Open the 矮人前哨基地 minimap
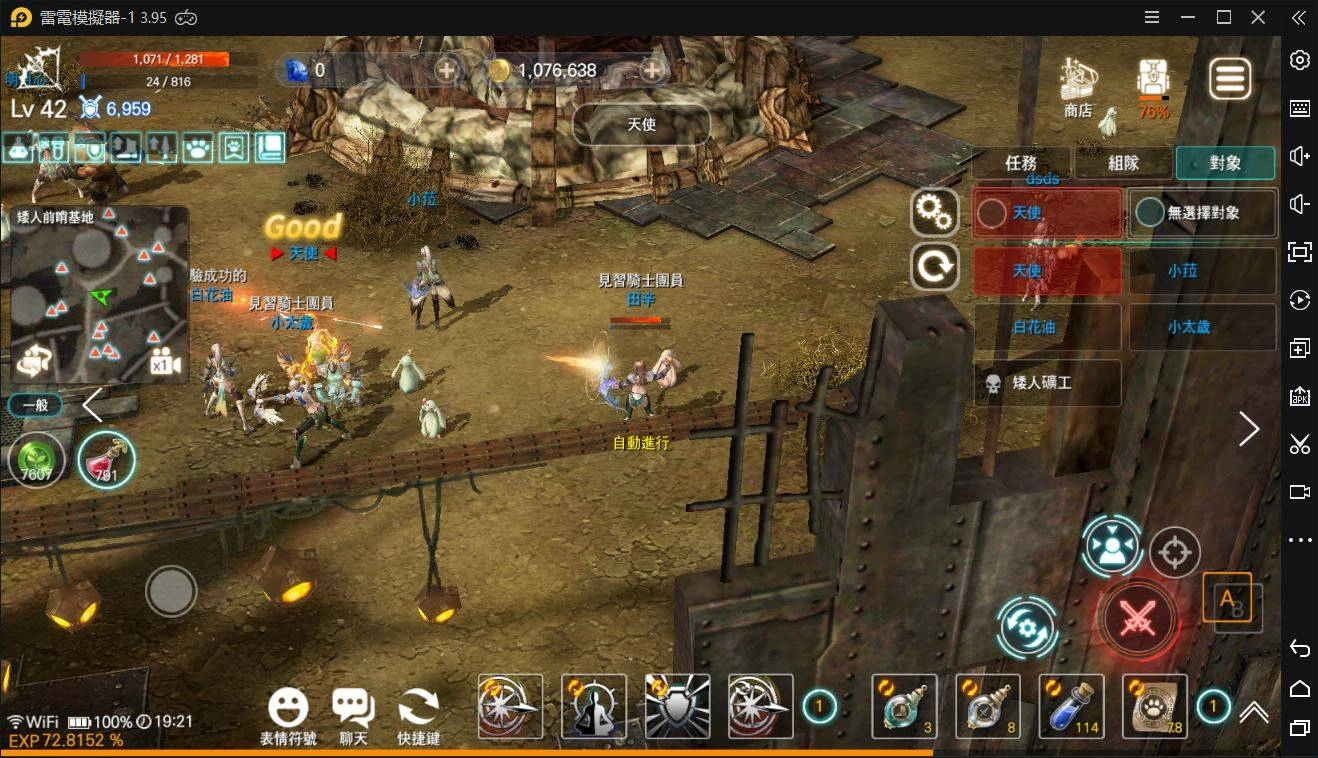The height and width of the screenshot is (758, 1318). click(99, 295)
